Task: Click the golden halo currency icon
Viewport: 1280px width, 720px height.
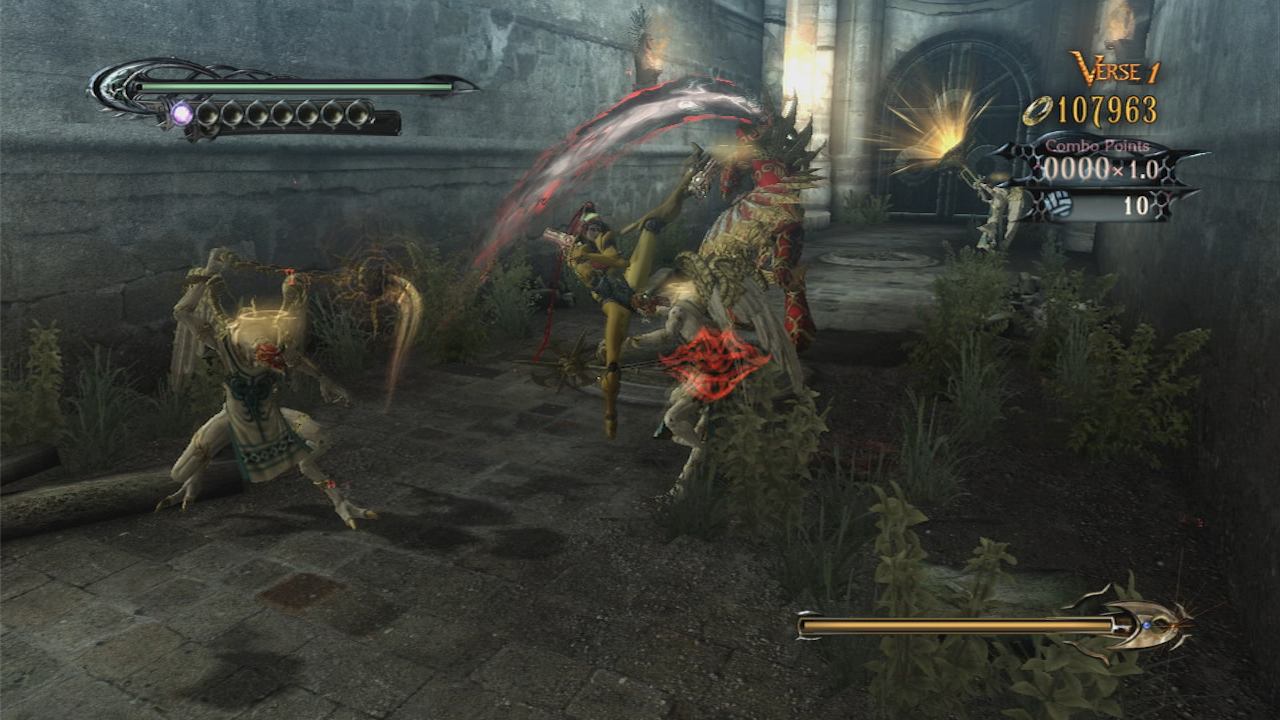Action: coord(1038,110)
